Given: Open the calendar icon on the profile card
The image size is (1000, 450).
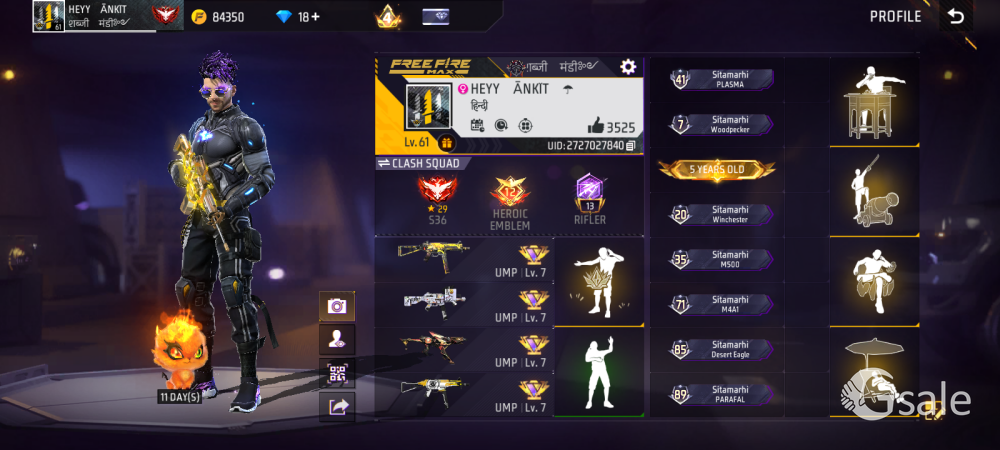Looking at the screenshot, I should pyautogui.click(x=477, y=125).
